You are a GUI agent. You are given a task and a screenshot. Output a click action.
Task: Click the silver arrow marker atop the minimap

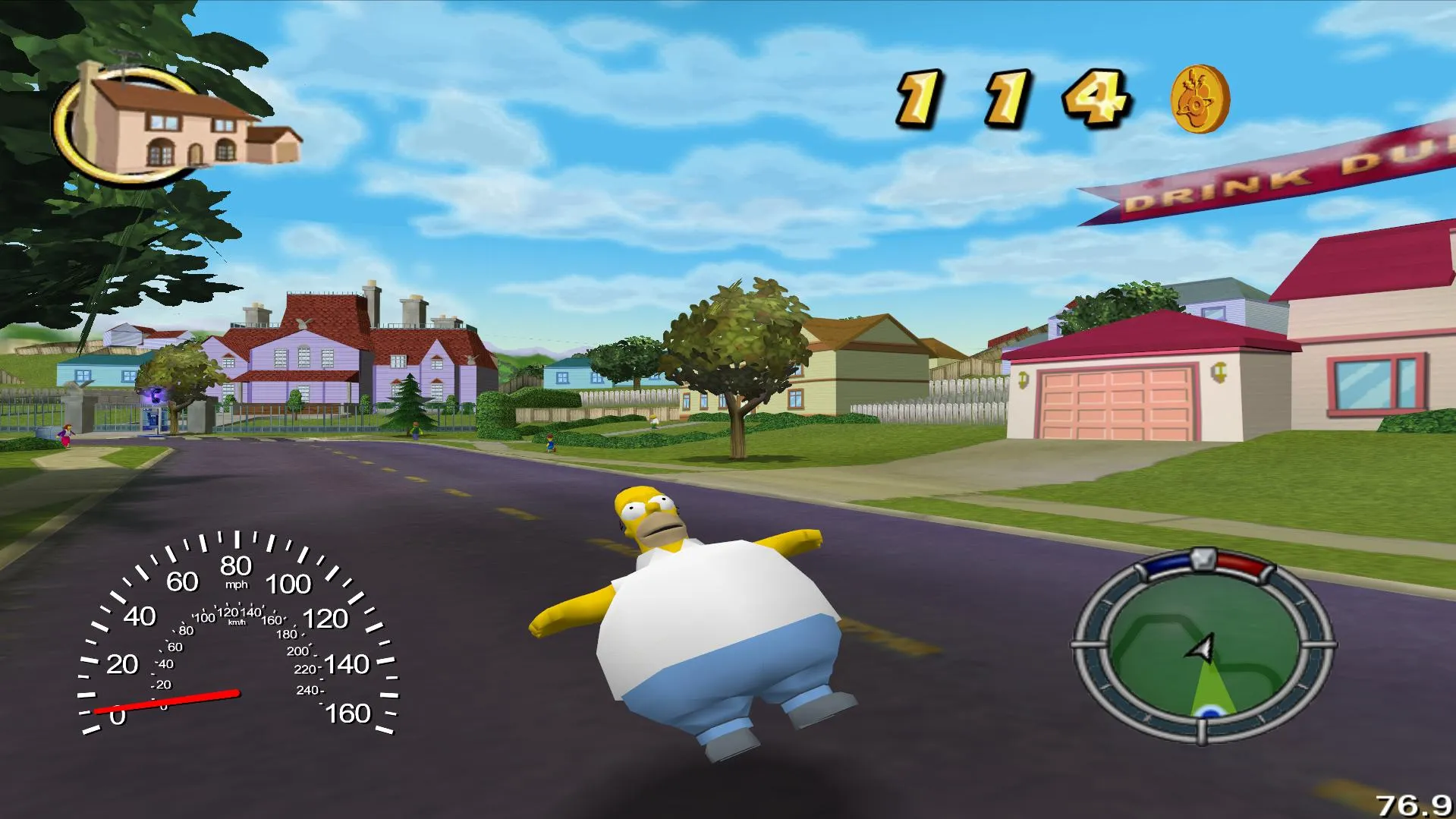click(x=1203, y=559)
